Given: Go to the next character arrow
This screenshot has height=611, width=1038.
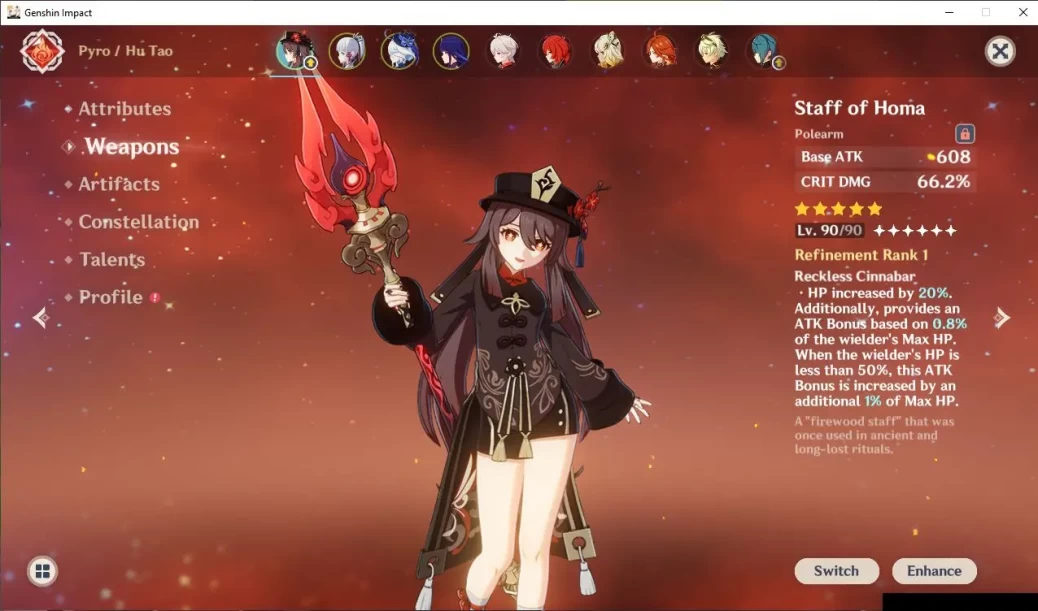Looking at the screenshot, I should (x=1002, y=318).
